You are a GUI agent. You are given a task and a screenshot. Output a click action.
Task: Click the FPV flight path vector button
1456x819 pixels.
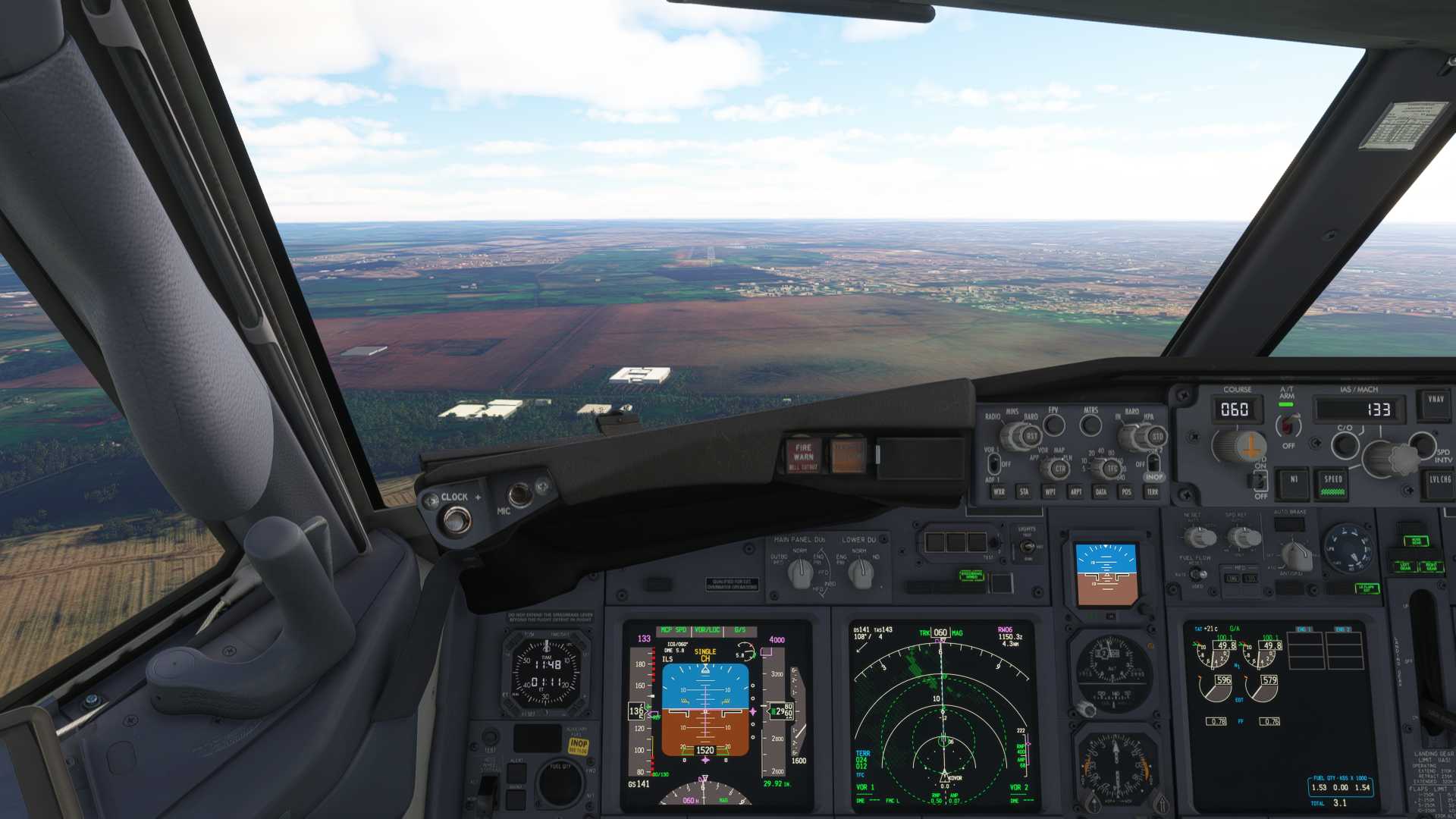tap(1054, 425)
